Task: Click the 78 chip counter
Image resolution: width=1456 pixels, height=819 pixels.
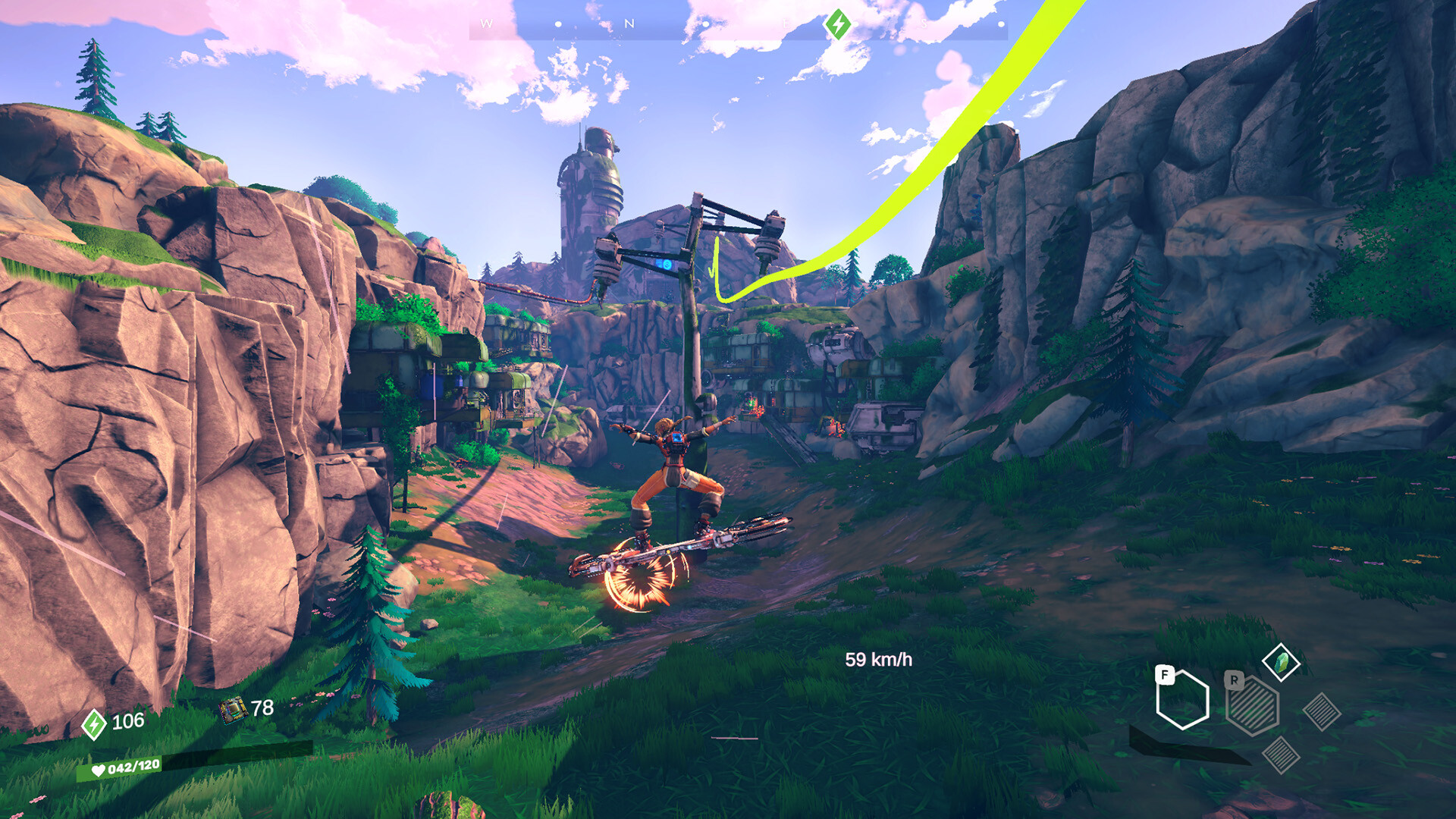Action: pos(262,708)
